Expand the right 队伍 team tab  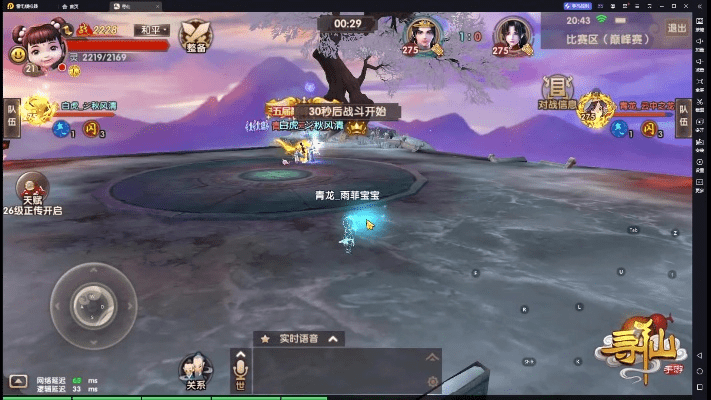(685, 116)
